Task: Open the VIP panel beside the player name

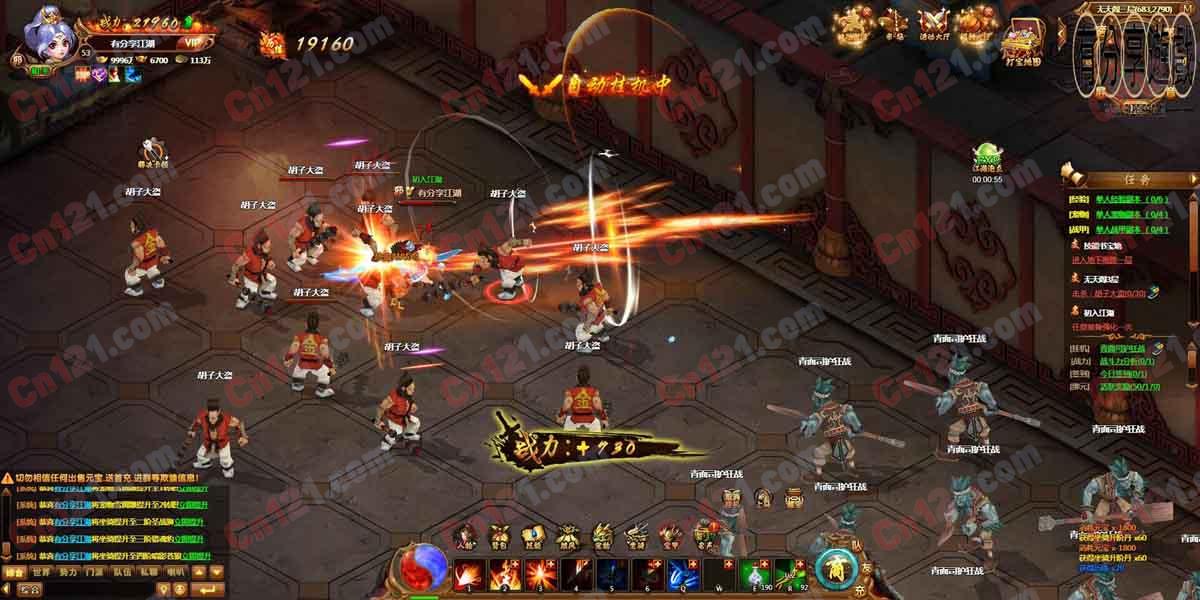Action: [x=190, y=43]
